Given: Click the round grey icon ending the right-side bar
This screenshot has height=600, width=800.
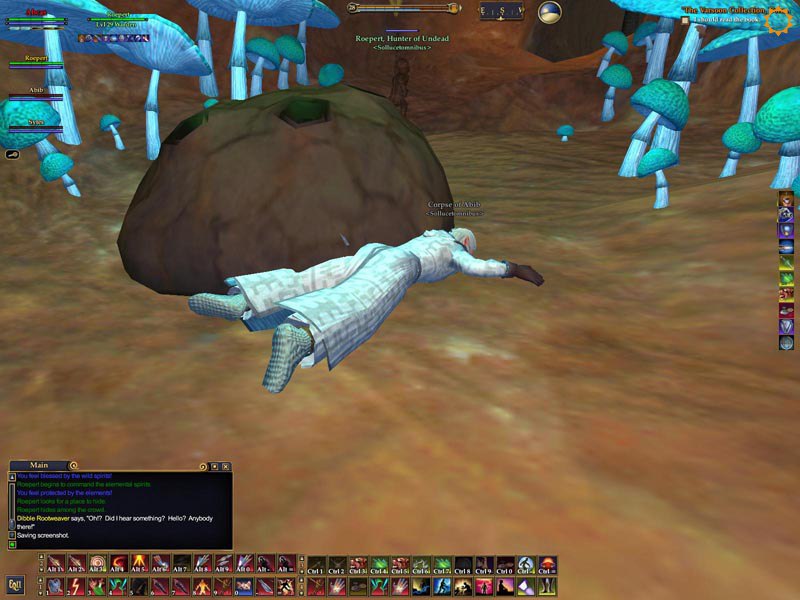Looking at the screenshot, I should (x=787, y=343).
